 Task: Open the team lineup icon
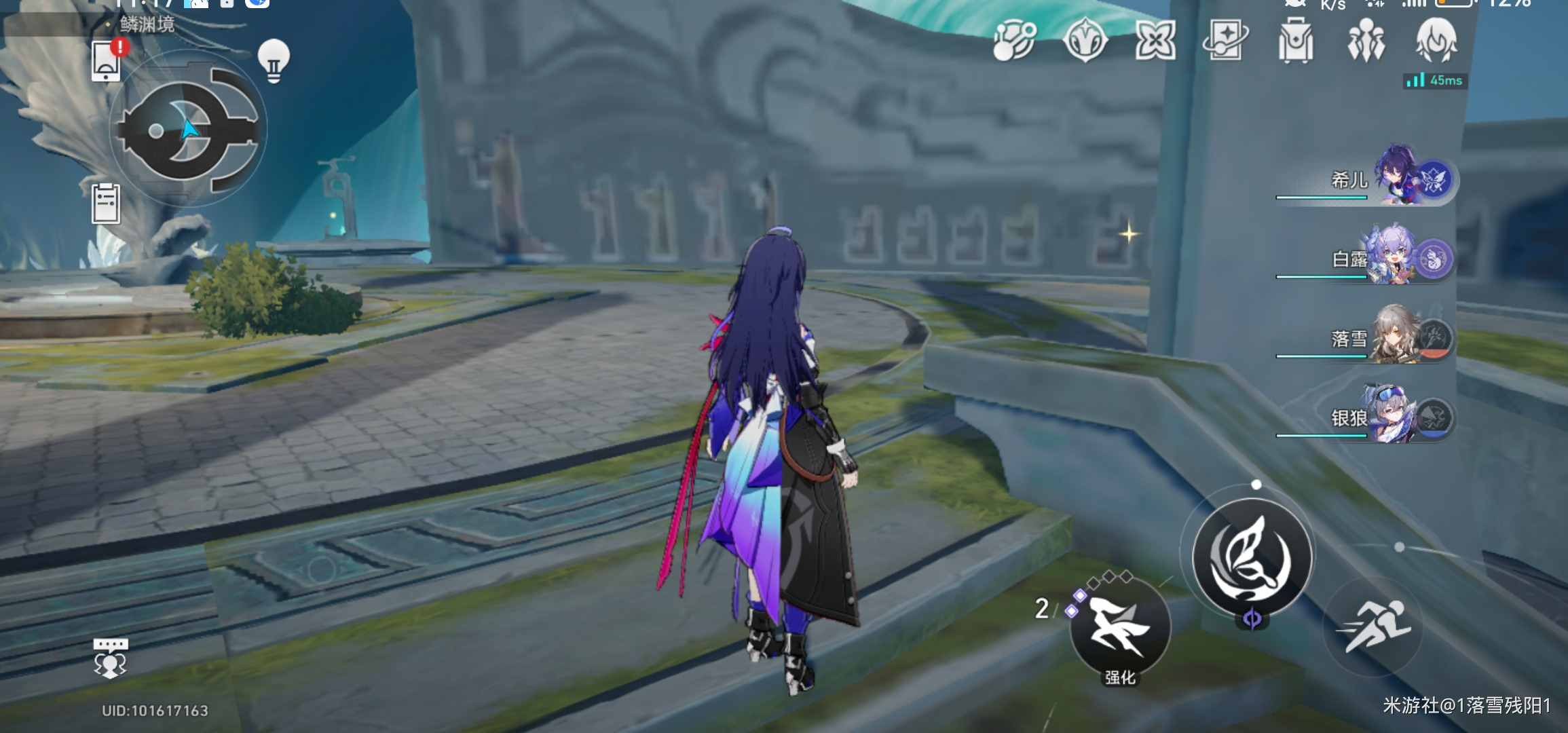[1366, 41]
